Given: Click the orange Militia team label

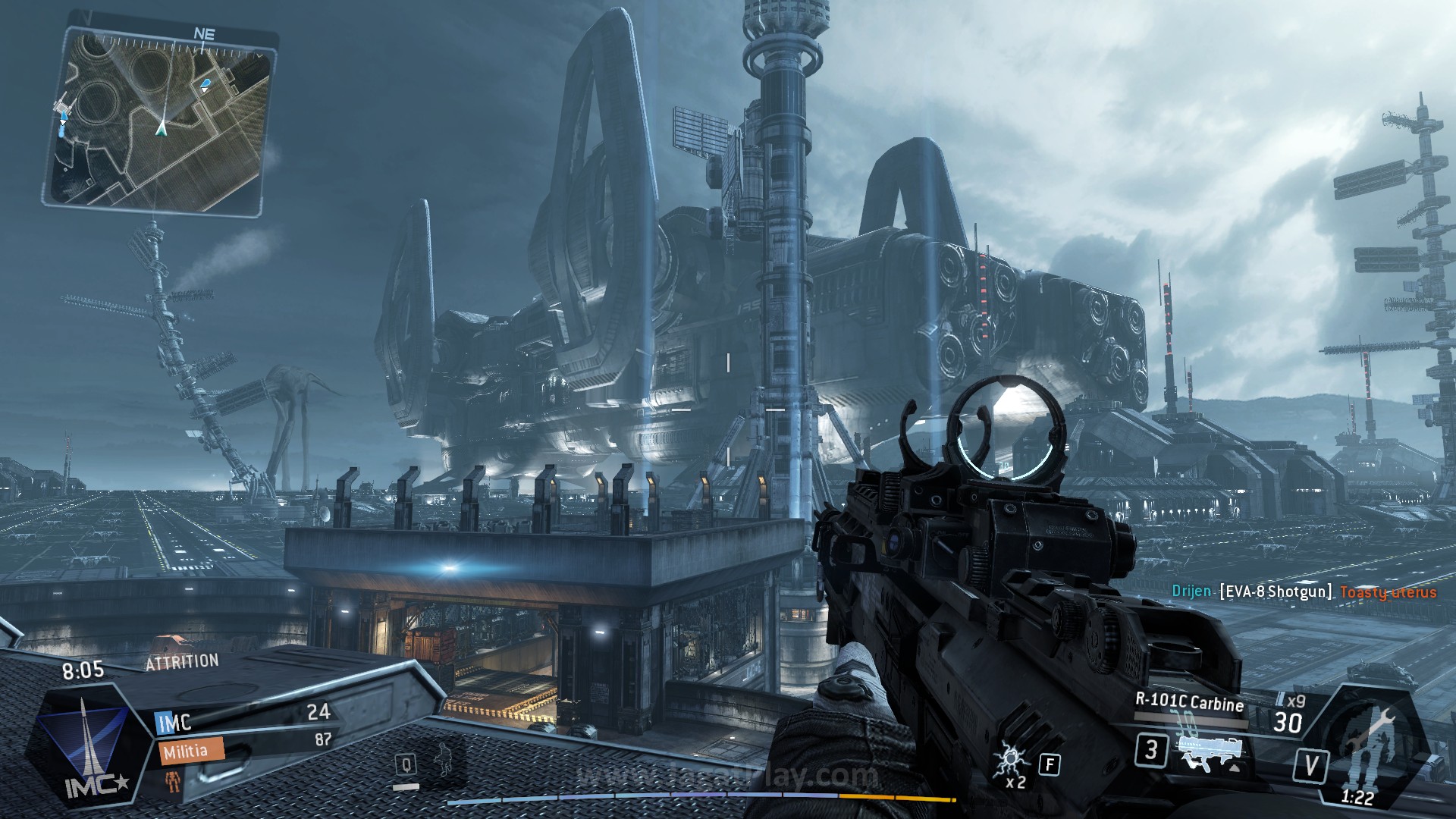Looking at the screenshot, I should click(190, 751).
